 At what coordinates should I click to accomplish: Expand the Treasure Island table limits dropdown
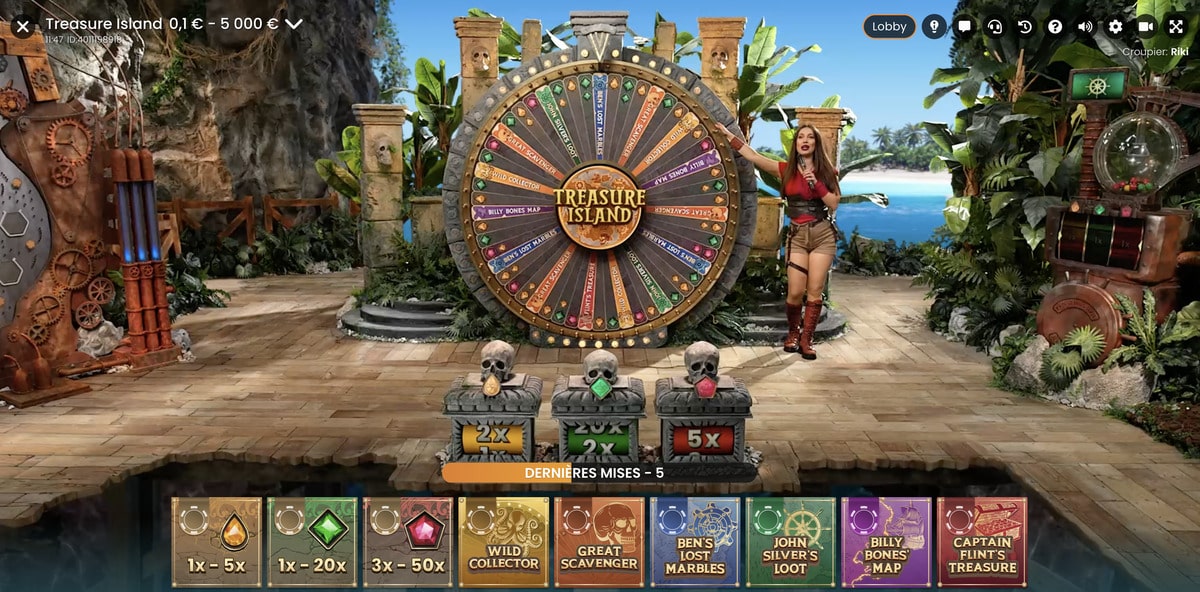[293, 24]
